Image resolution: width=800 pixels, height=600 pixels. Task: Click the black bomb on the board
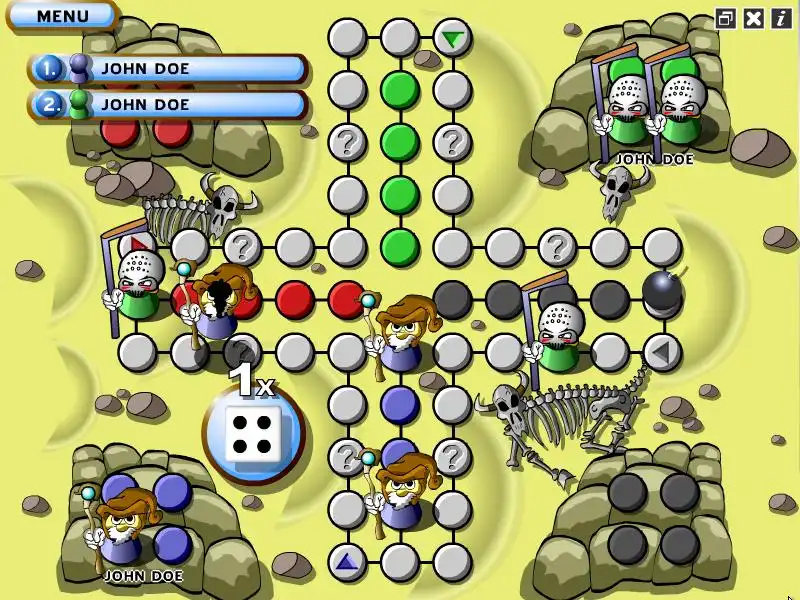coord(661,291)
